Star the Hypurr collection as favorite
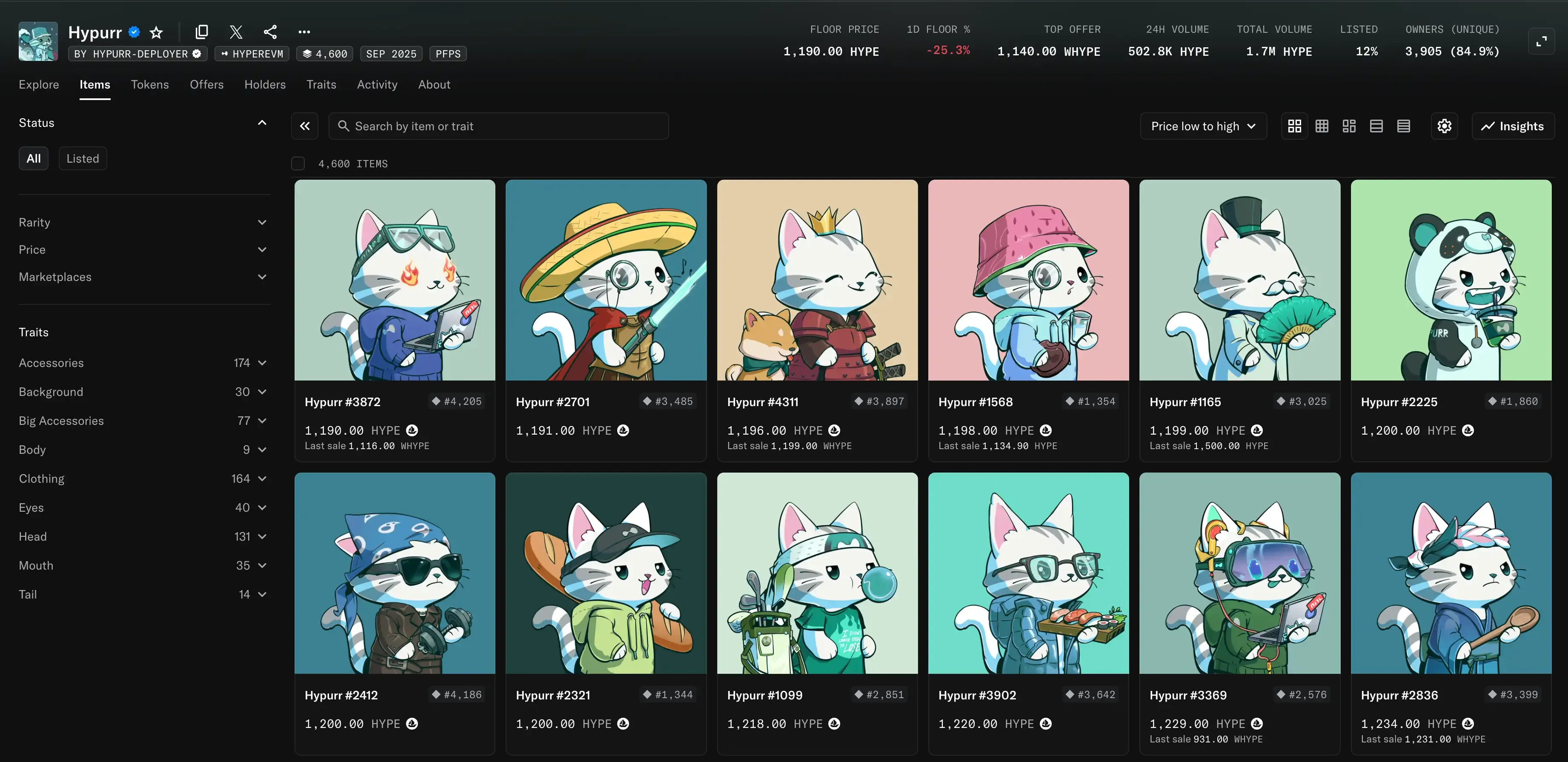This screenshot has height=762, width=1568. click(157, 32)
